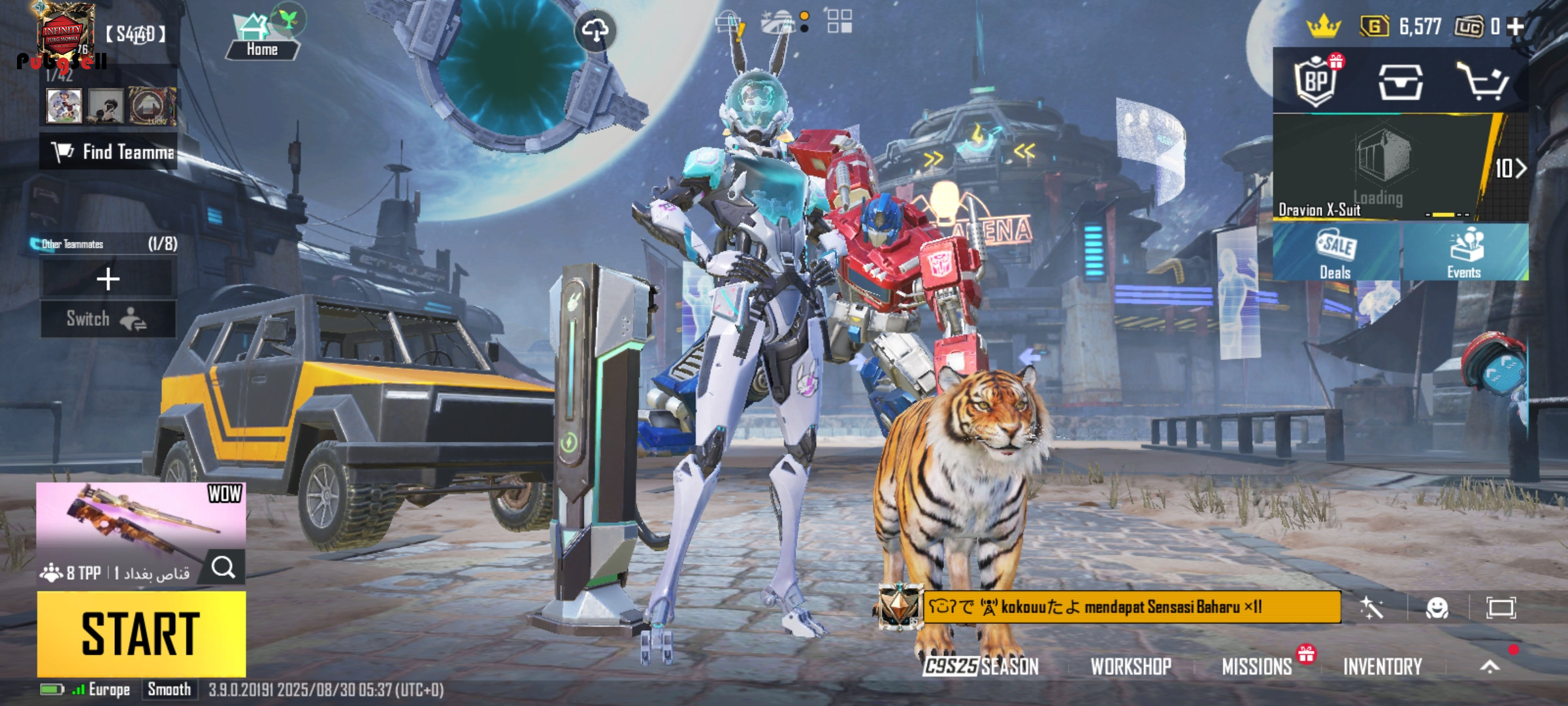Expand the bottom menu arrow
Image resolution: width=1568 pixels, height=706 pixels.
point(1490,666)
